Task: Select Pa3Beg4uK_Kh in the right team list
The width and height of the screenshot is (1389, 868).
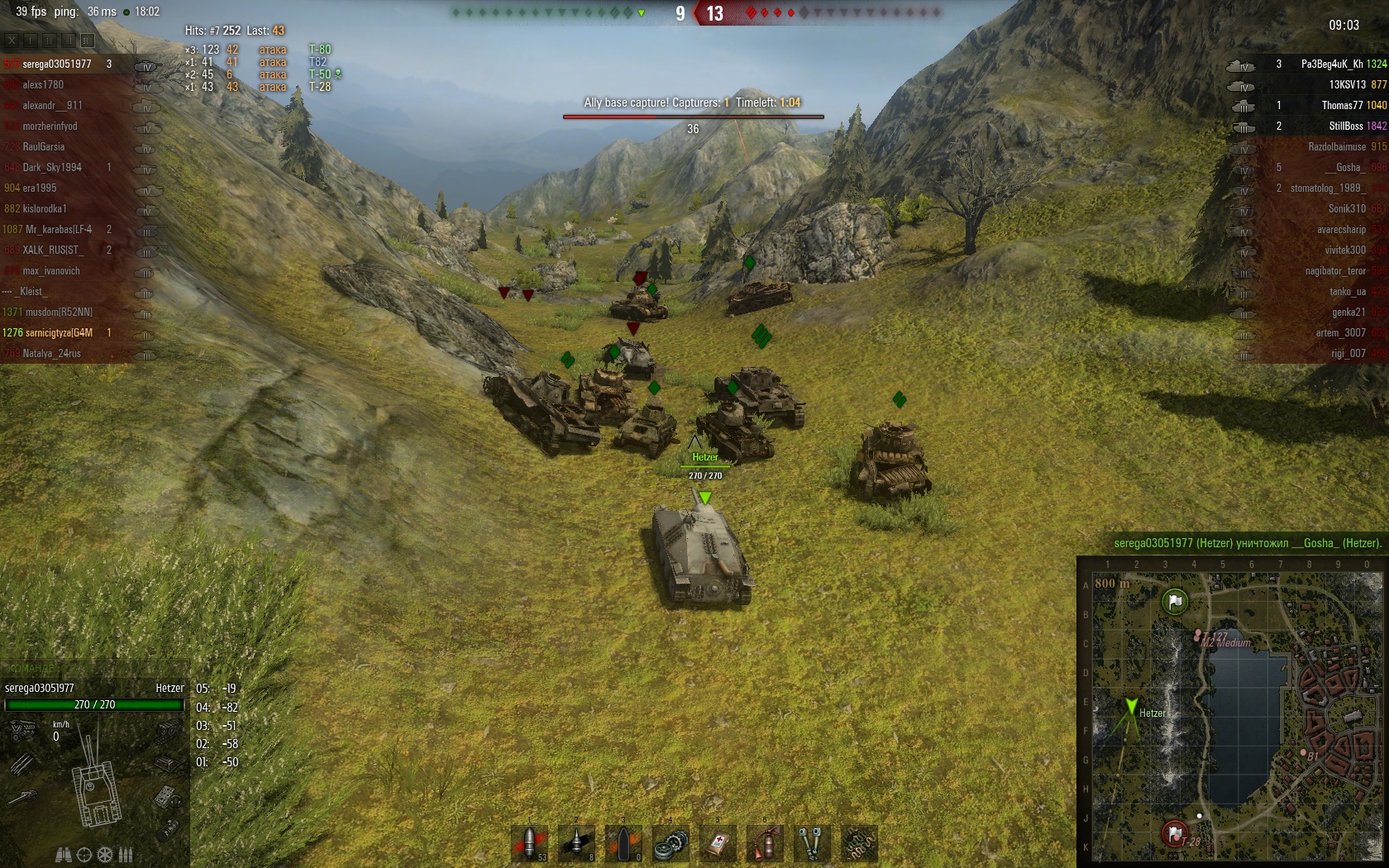Action: 1331,64
